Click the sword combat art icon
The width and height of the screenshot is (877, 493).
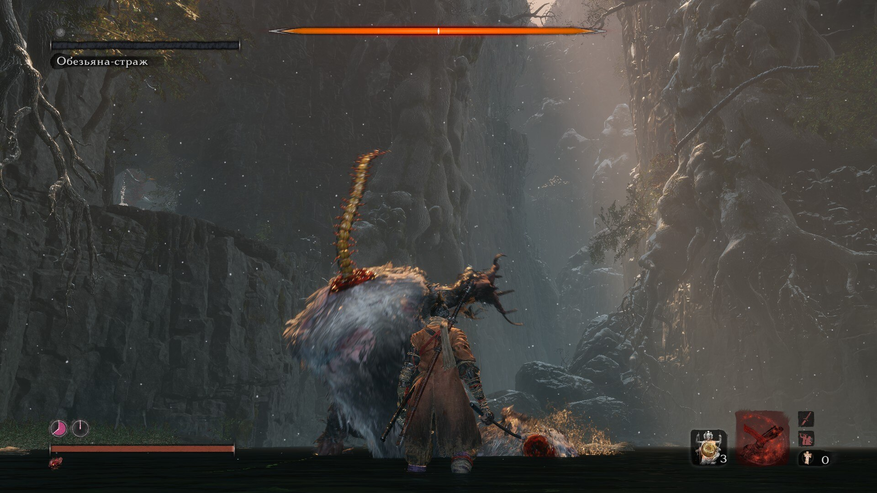[x=806, y=419]
